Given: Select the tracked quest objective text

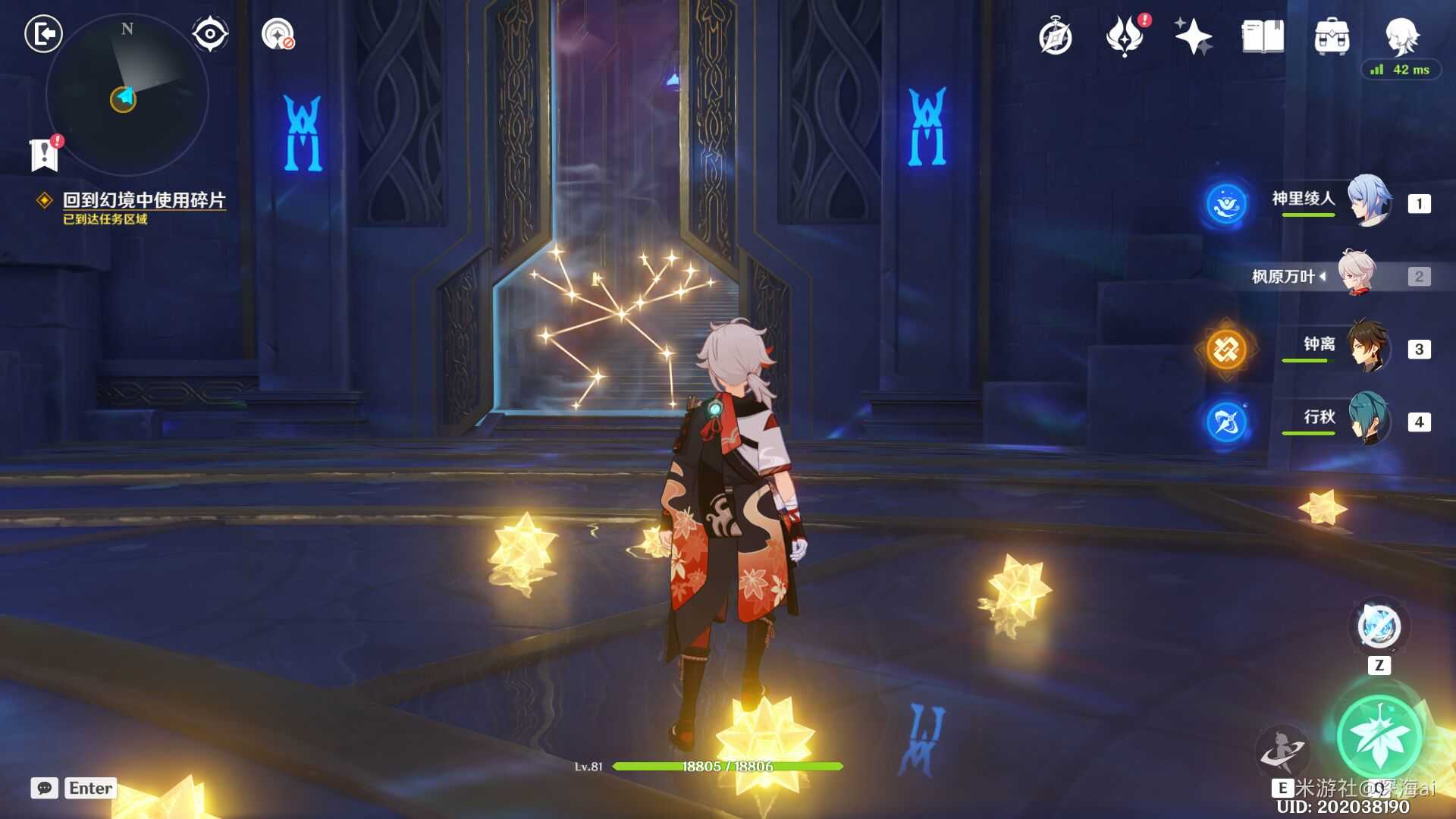Looking at the screenshot, I should pos(143,200).
